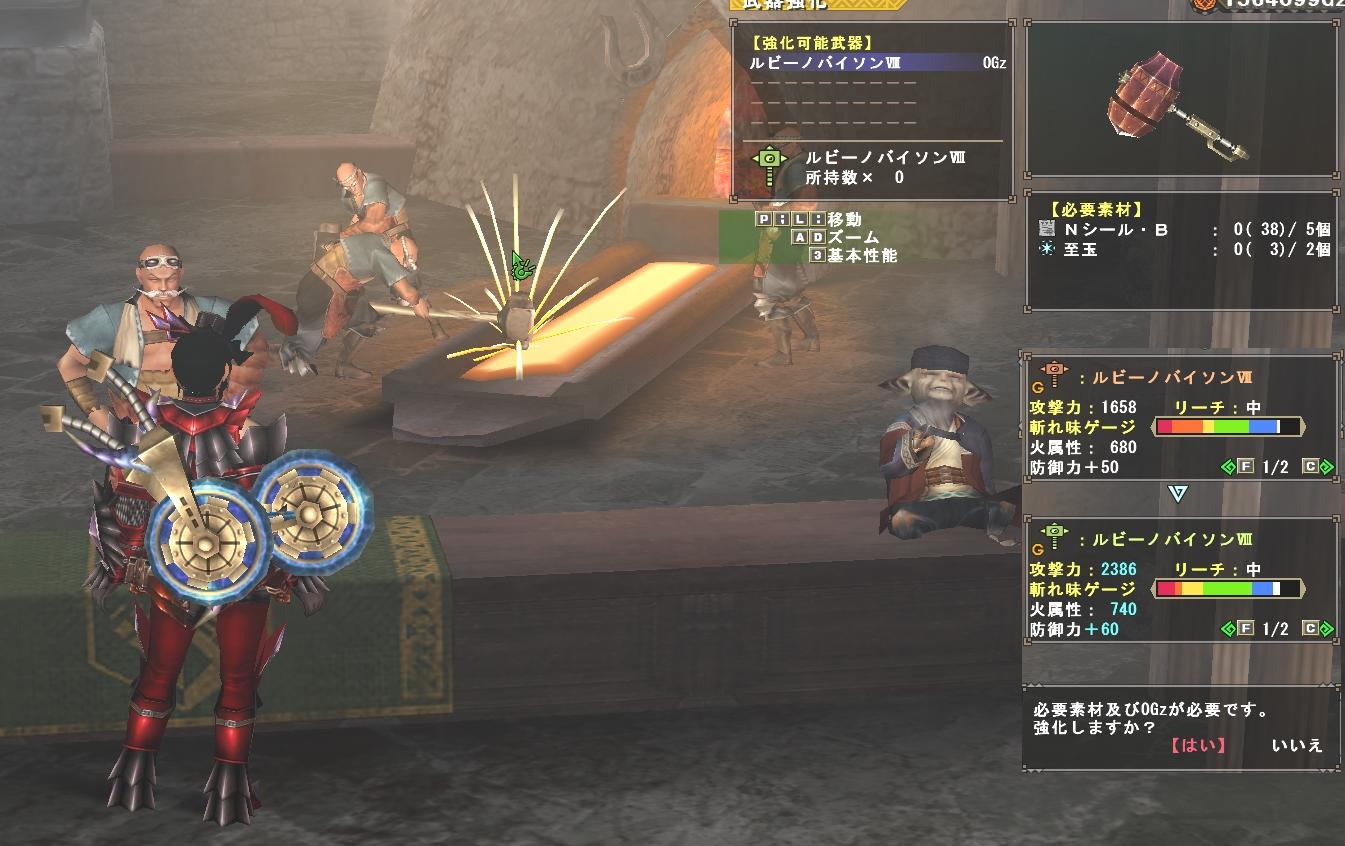The width and height of the screenshot is (1345, 846).
Task: Select the 至玉 material row
Action: (x=1183, y=250)
